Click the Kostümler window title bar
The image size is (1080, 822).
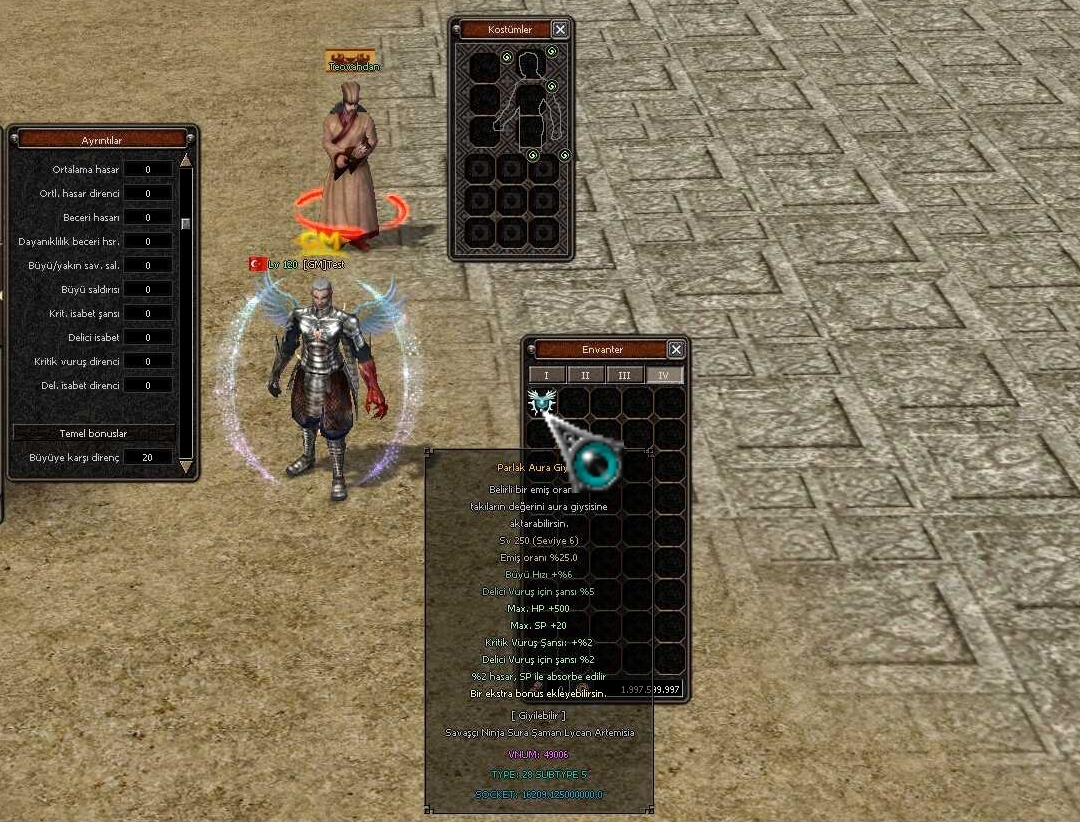pos(508,30)
